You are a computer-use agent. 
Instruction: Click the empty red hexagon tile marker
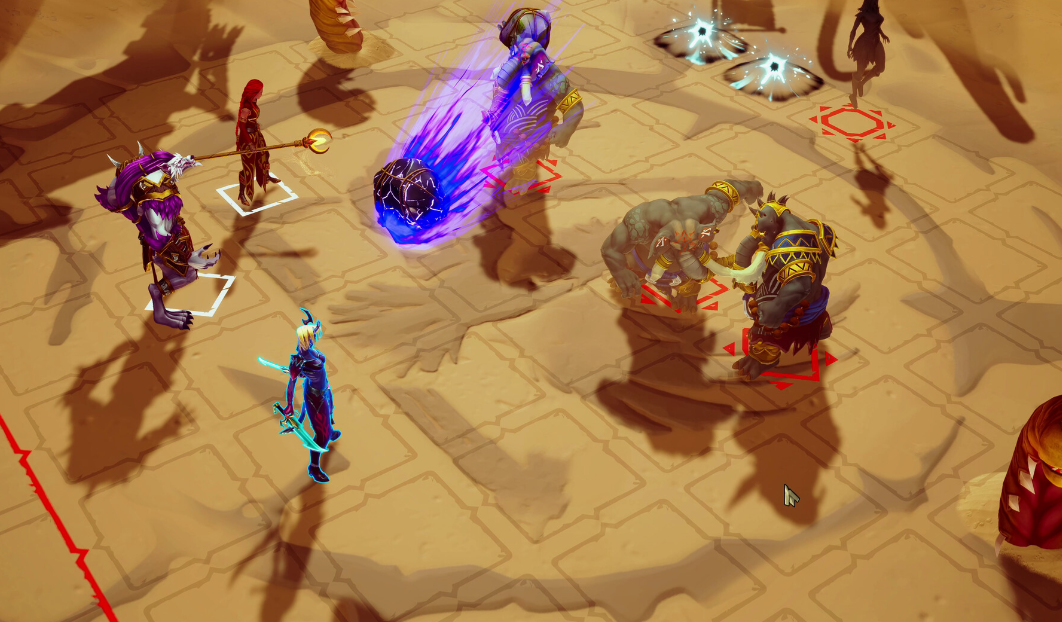[x=852, y=123]
